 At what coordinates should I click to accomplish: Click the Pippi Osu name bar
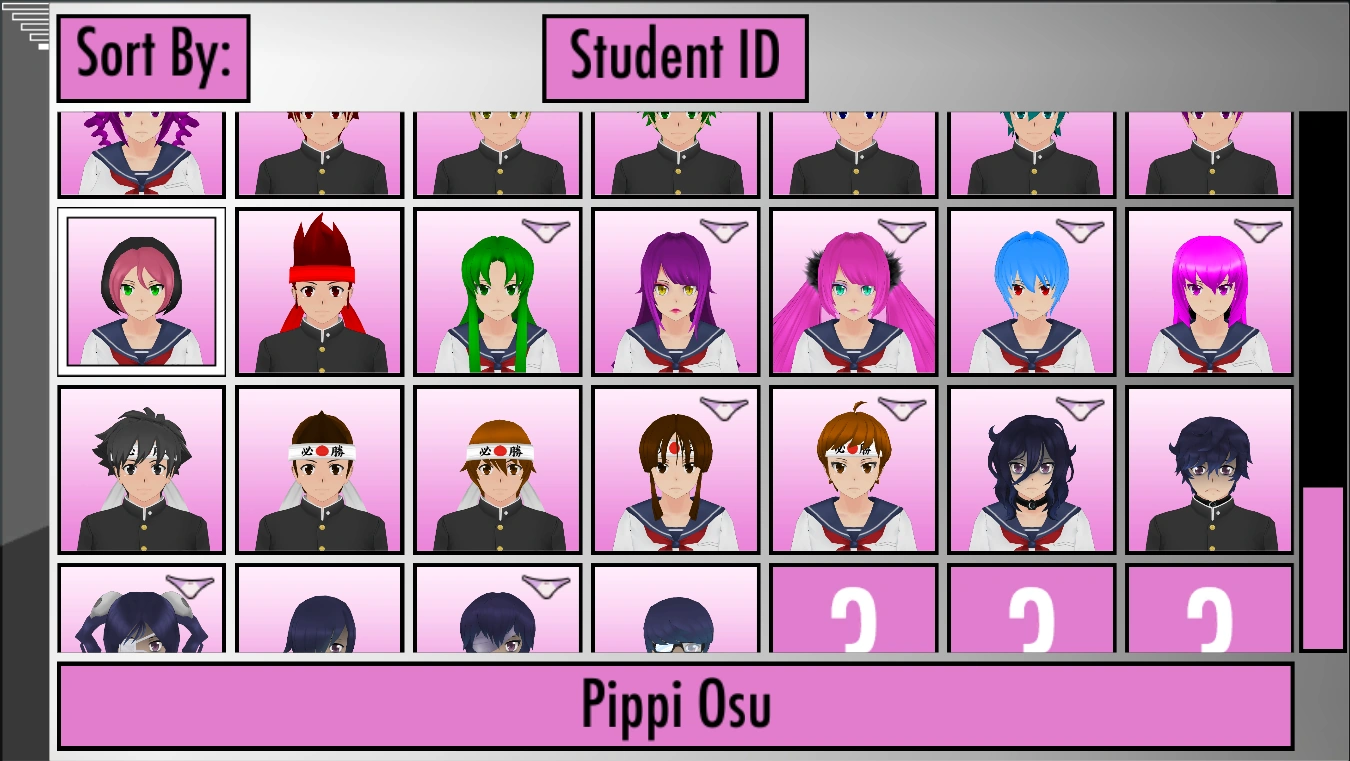click(x=675, y=703)
